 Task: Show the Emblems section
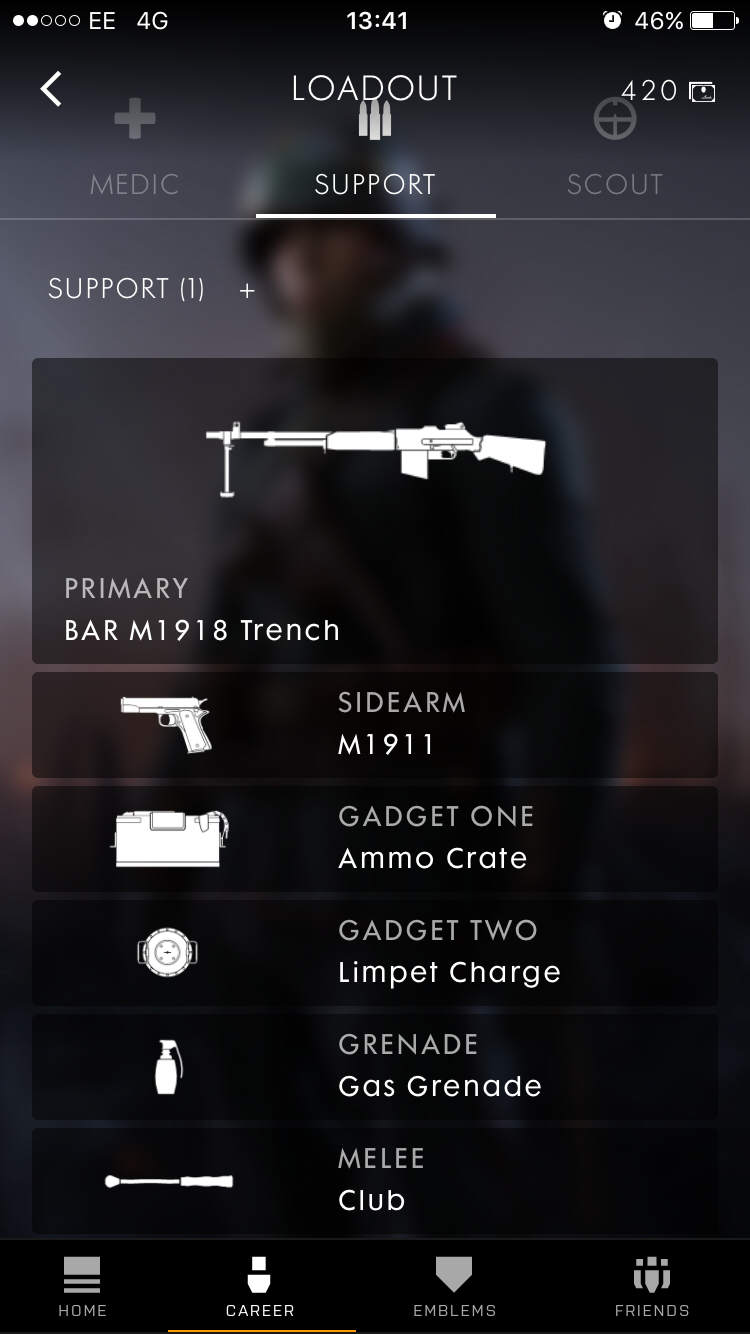(x=454, y=1287)
